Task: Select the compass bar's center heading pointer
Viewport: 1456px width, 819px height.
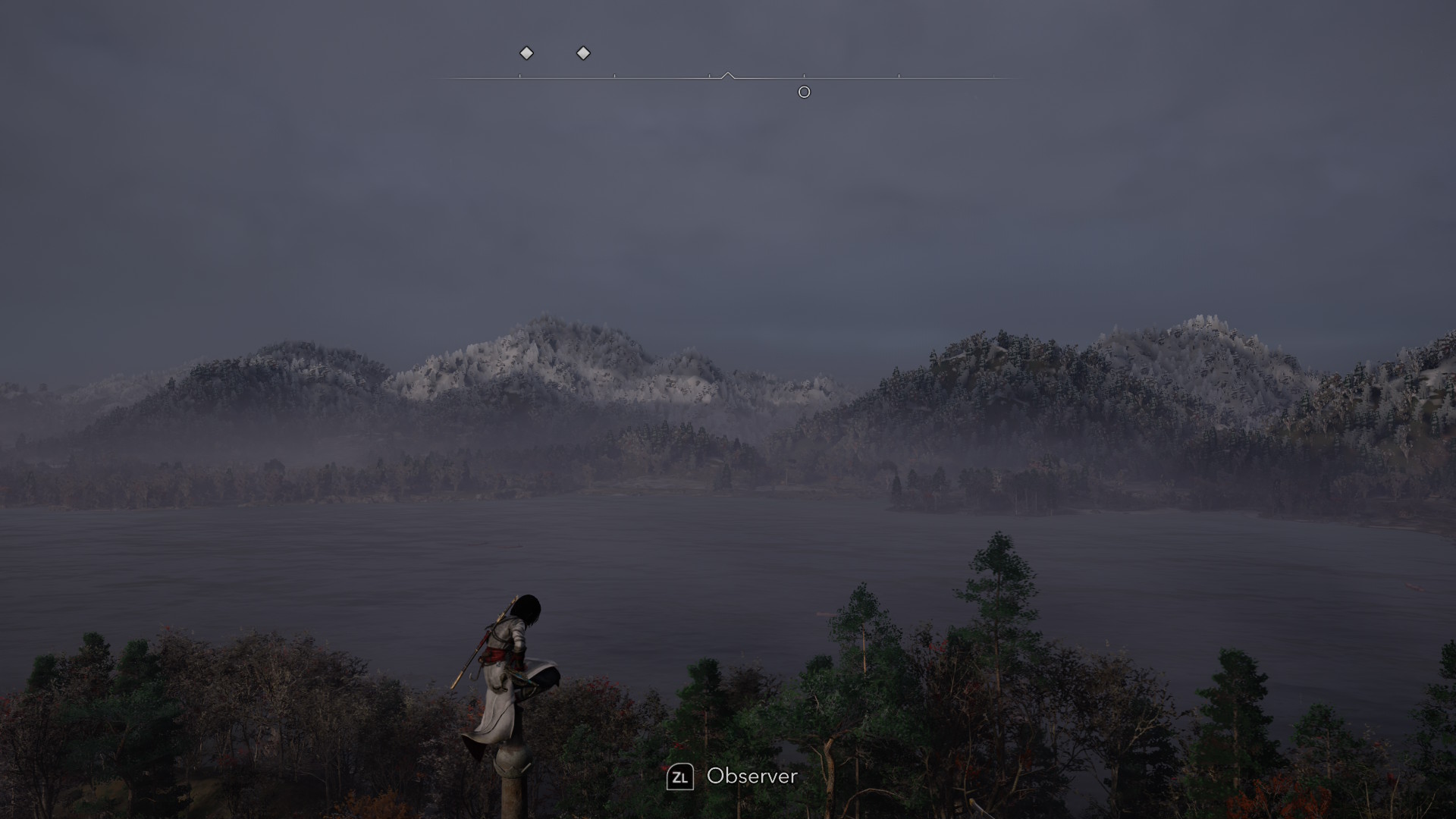Action: [x=728, y=75]
